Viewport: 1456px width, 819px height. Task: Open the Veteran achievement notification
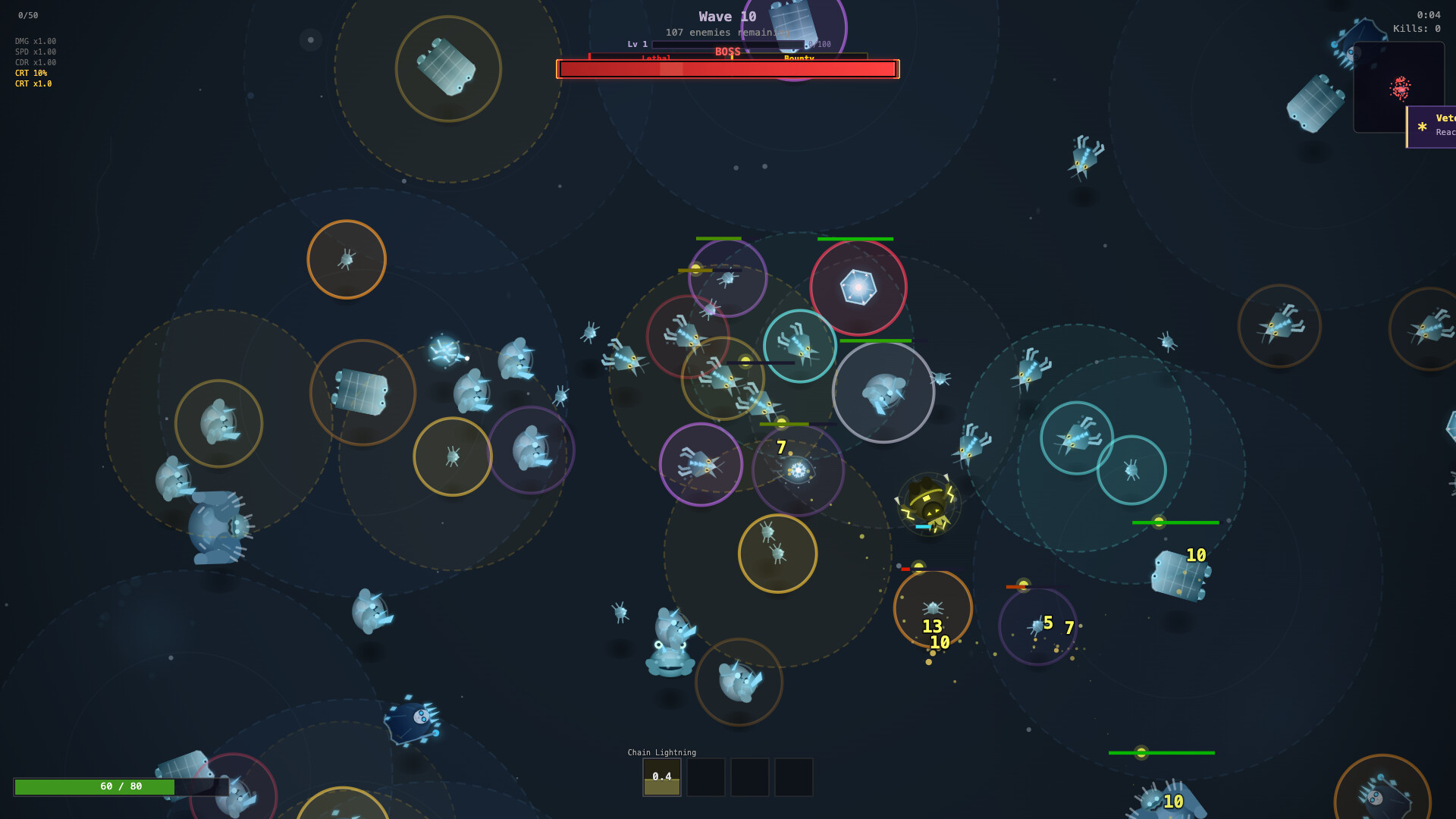1432,126
